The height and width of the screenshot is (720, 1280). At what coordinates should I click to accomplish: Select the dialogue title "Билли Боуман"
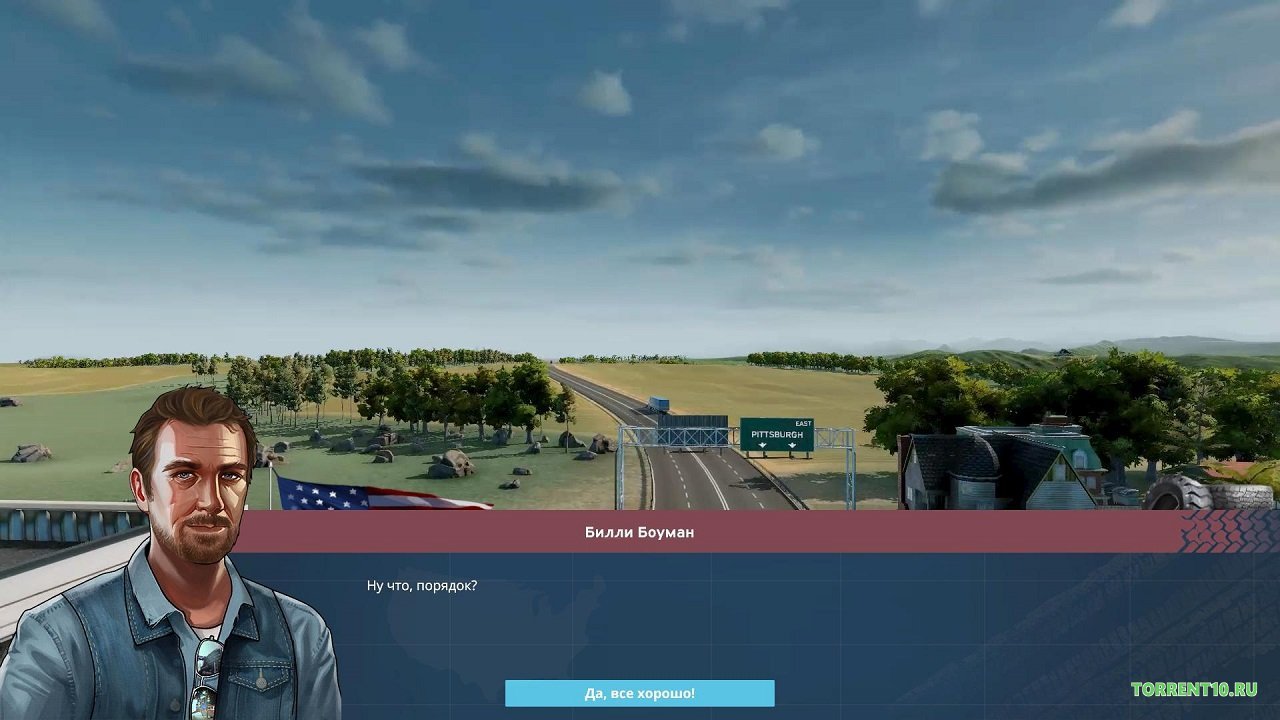tap(640, 531)
